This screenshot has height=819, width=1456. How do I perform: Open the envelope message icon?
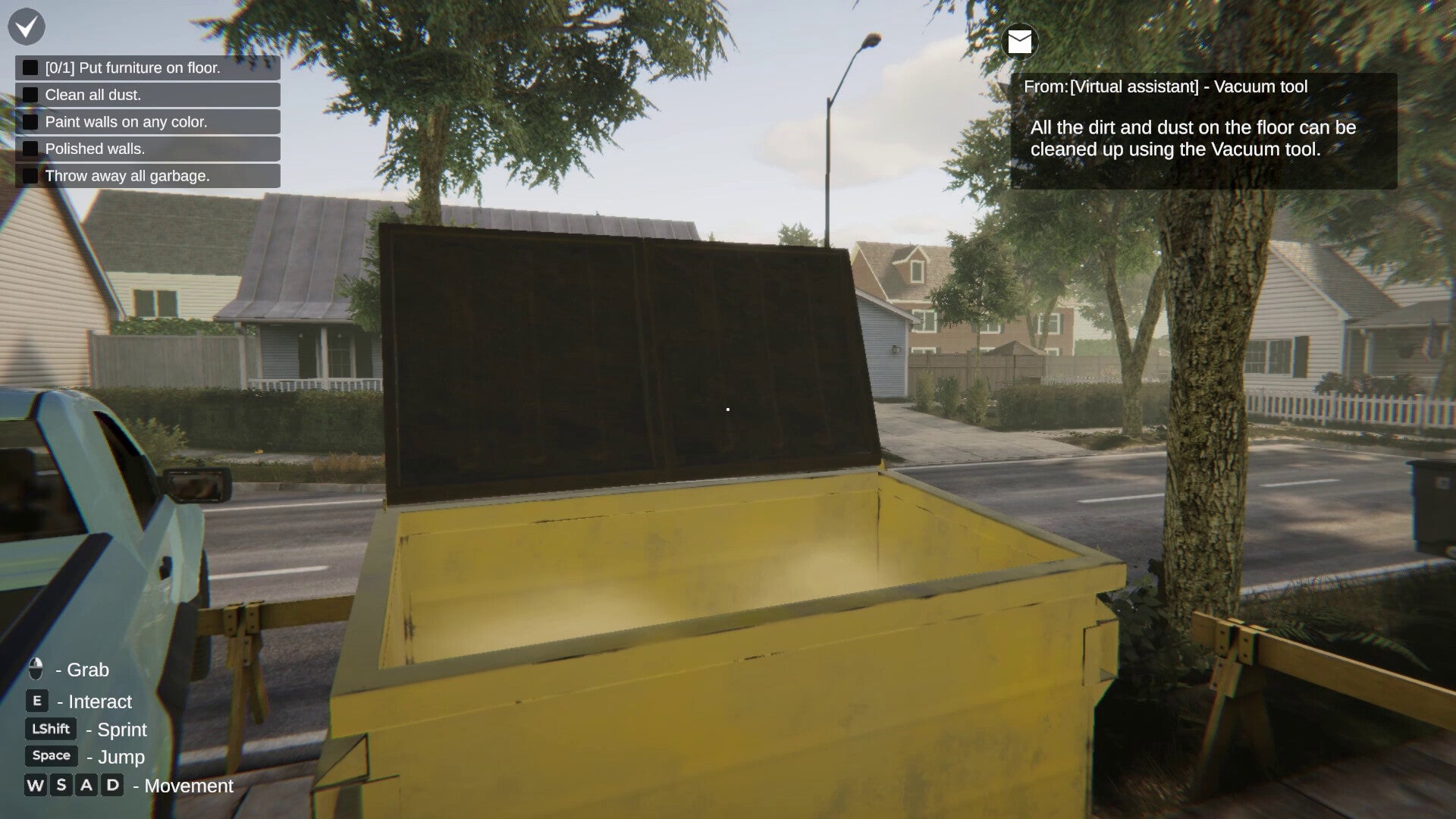click(x=1019, y=42)
